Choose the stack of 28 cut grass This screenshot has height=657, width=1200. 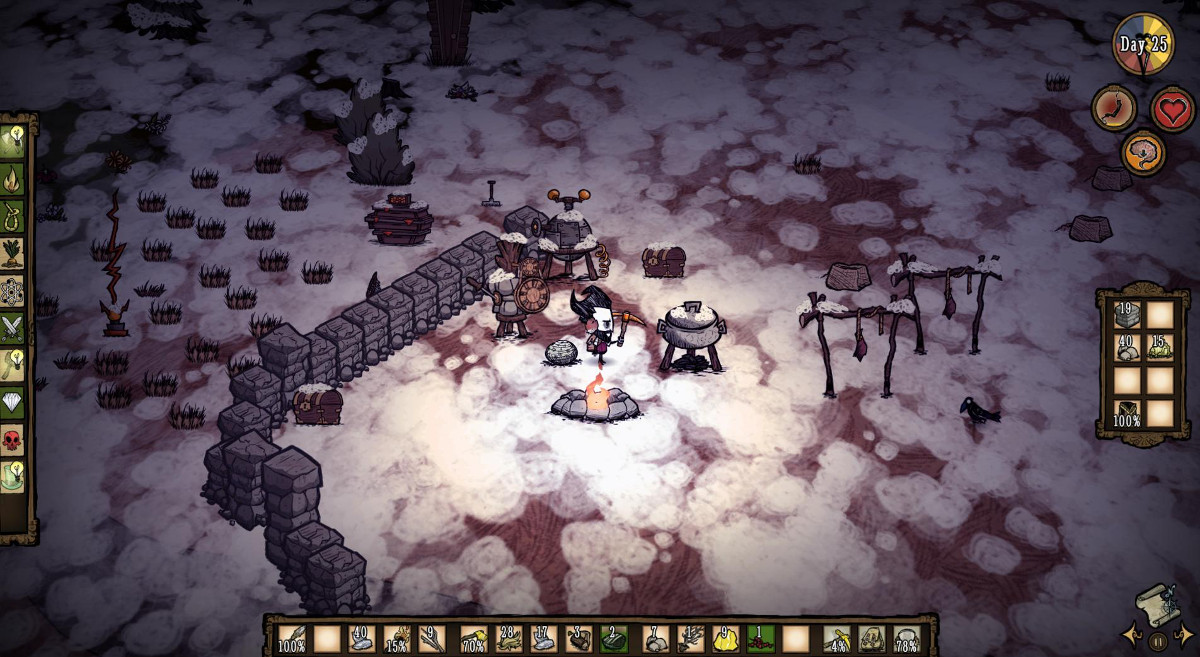508,637
